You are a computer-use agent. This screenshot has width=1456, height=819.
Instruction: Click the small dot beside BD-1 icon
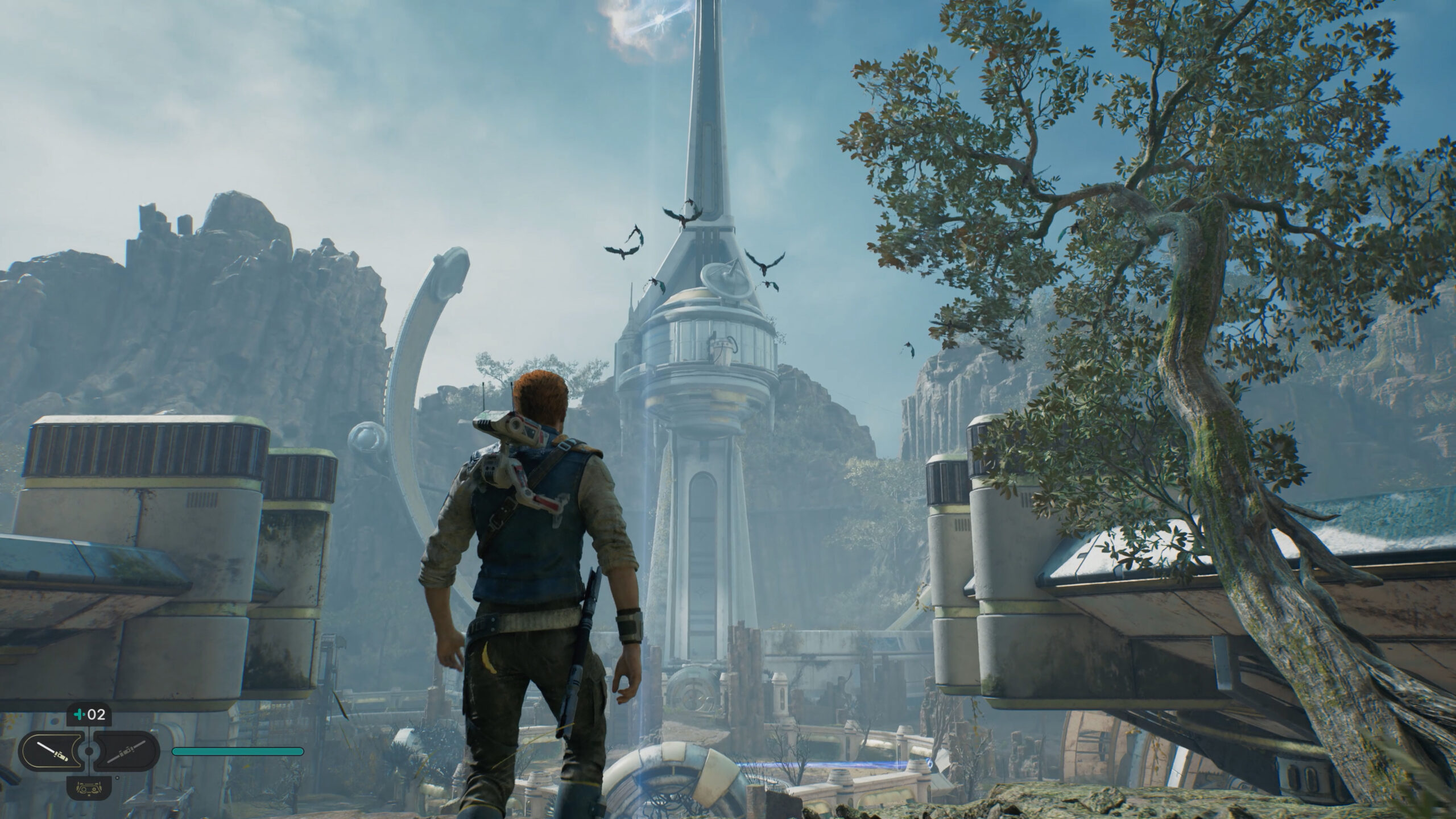(117, 779)
